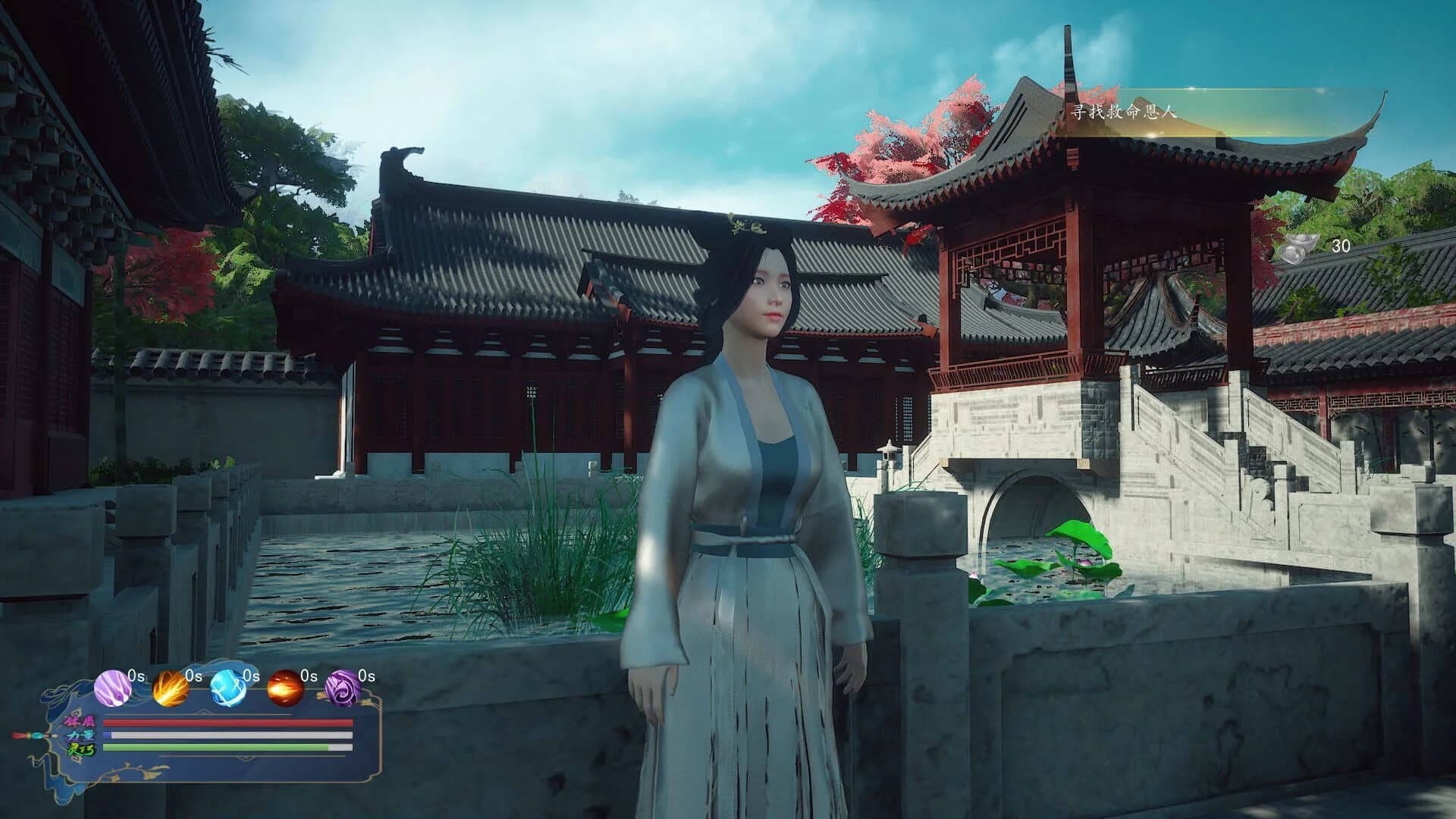Click the 0s cooldown beside the first skill
The height and width of the screenshot is (819, 1456).
click(x=135, y=676)
